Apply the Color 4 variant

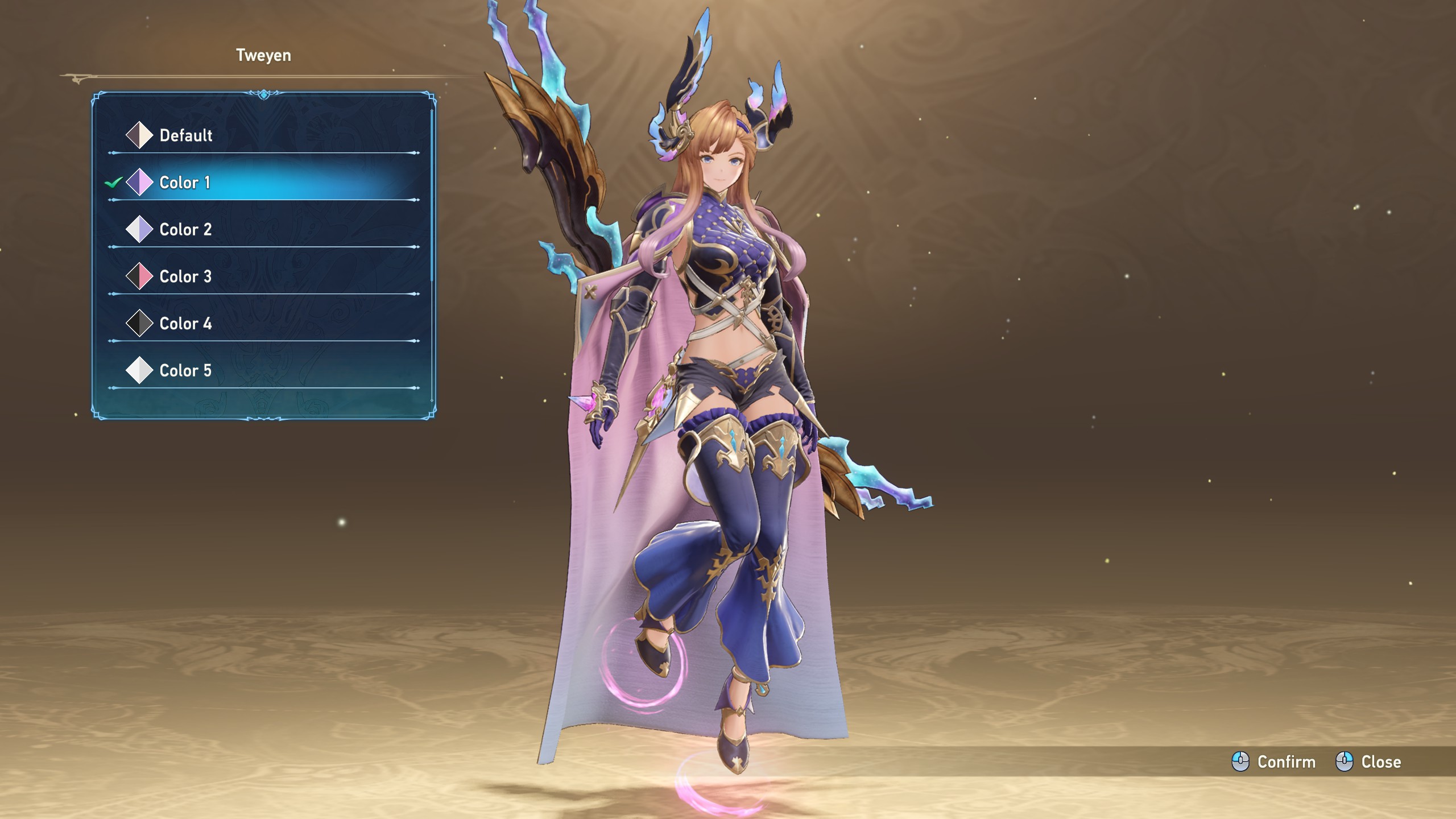coord(185,324)
